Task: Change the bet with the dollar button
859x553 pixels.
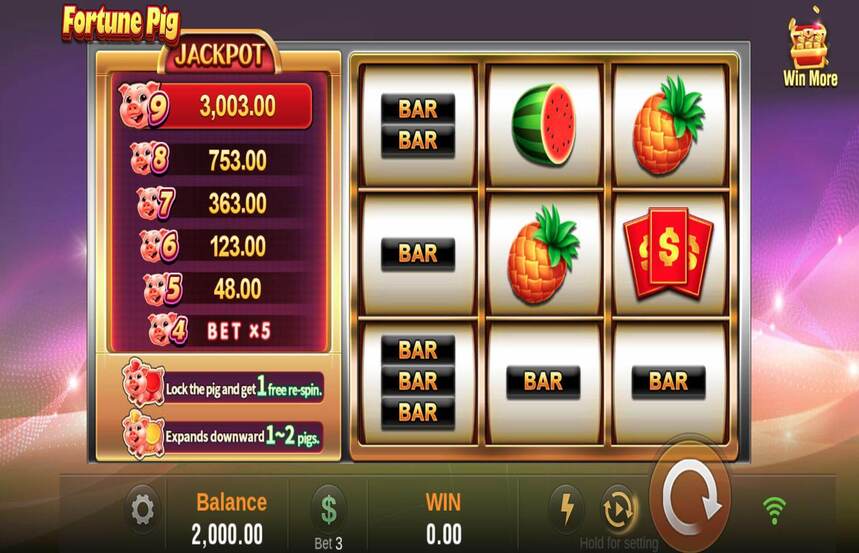Action: coord(328,508)
